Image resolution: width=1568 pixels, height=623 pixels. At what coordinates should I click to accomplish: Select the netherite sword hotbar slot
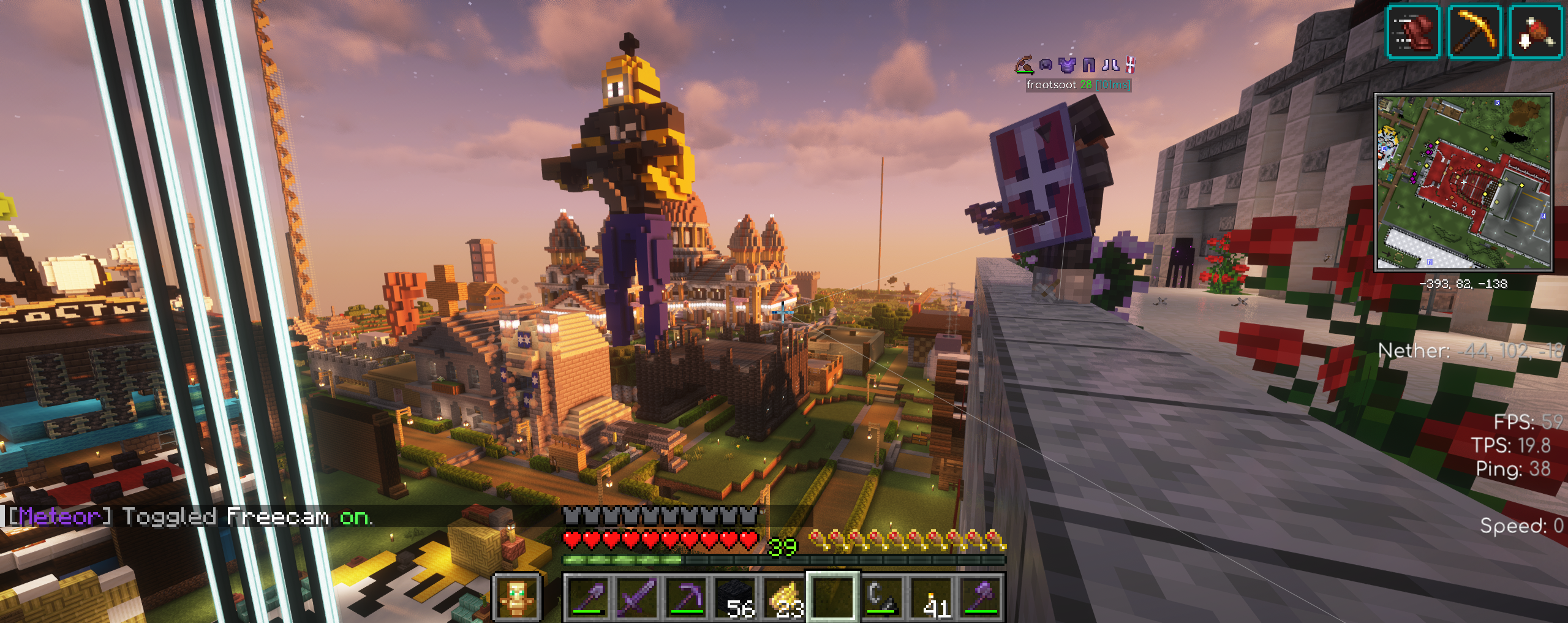tap(637, 597)
